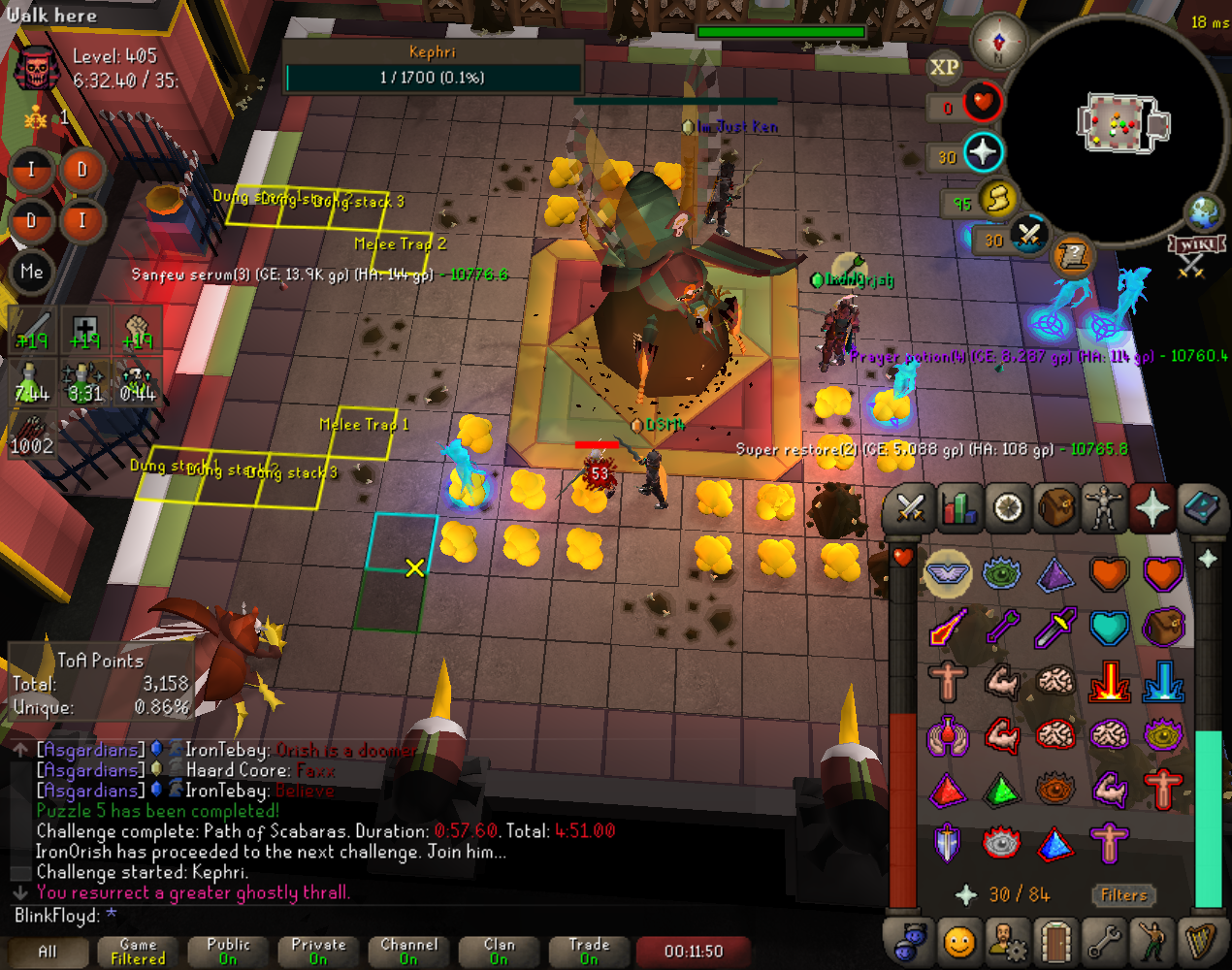Open the logout door tab
The image size is (1232, 970).
[1054, 941]
